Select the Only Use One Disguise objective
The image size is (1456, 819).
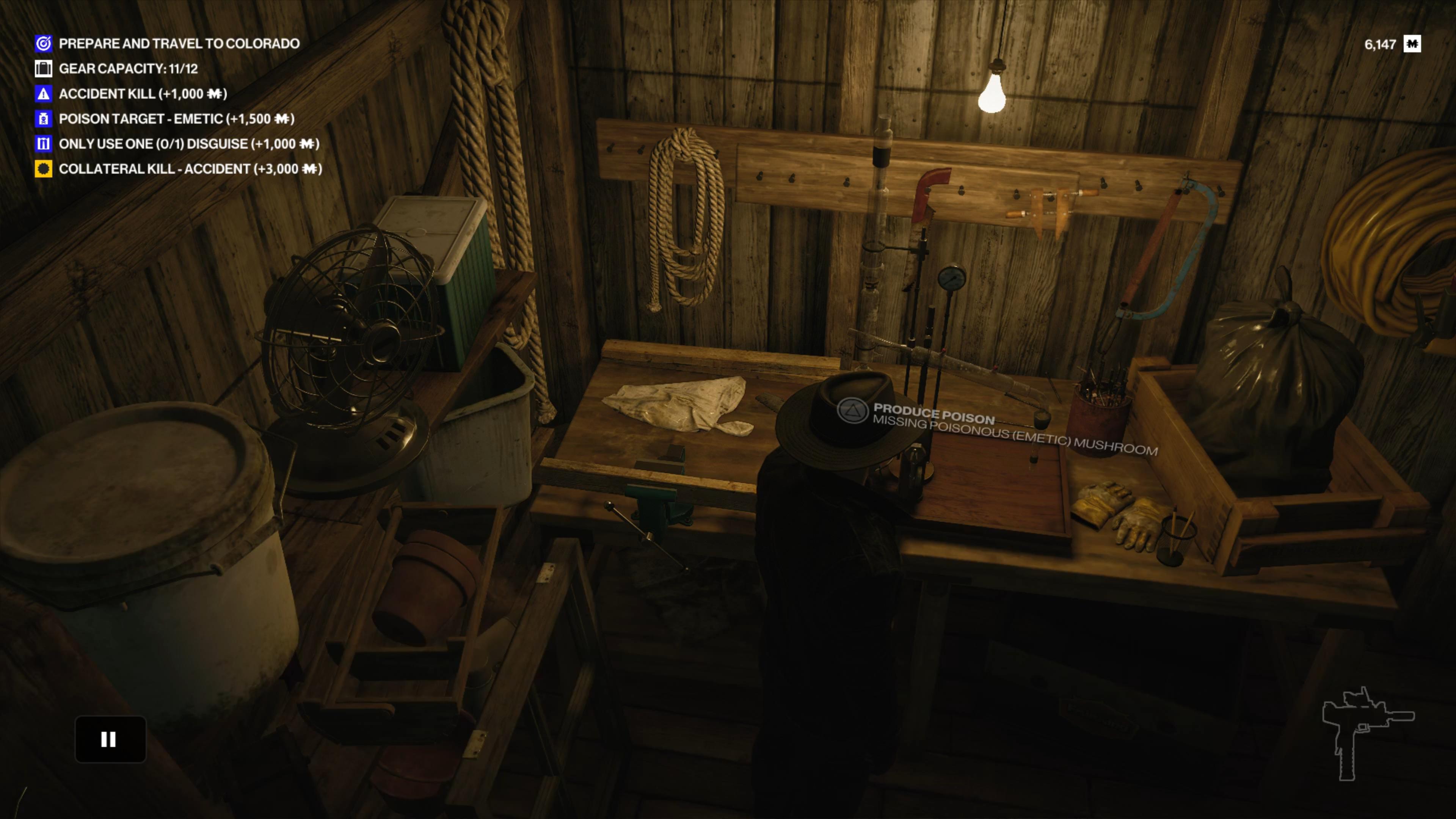188,144
